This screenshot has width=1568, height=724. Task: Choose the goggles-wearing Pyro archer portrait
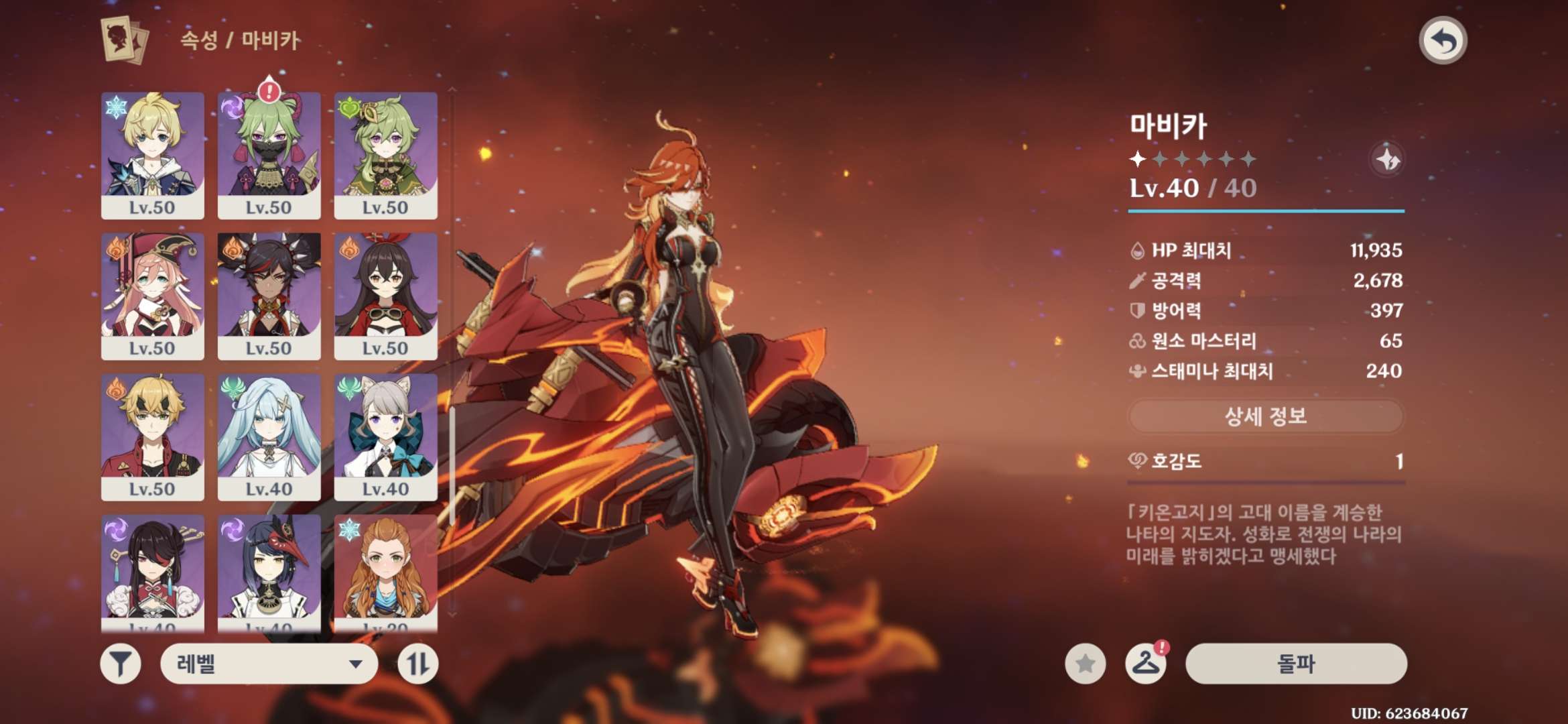(385, 296)
